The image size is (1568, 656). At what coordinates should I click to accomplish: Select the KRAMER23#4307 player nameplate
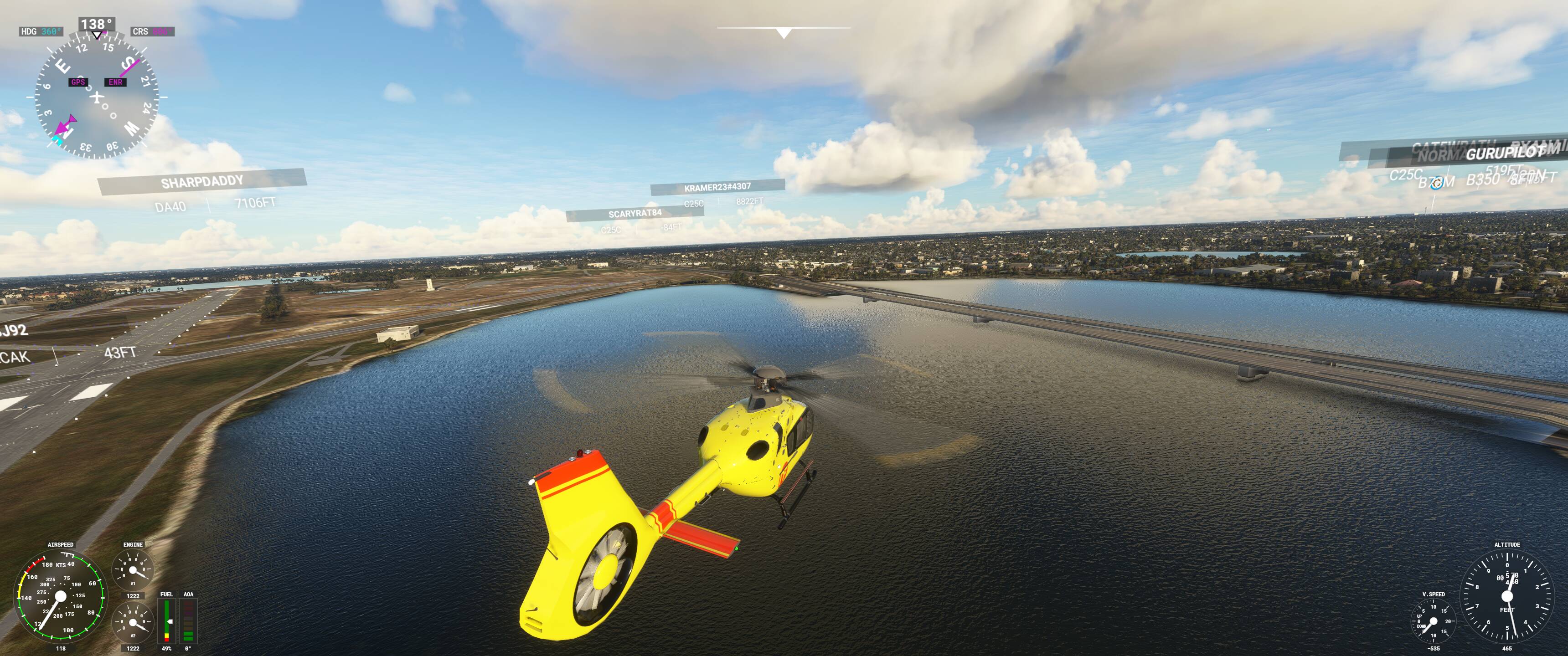[x=717, y=187]
